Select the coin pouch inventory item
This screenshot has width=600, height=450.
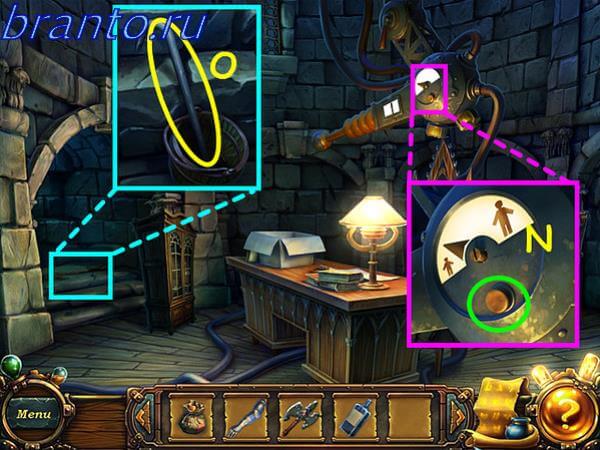[x=192, y=416]
